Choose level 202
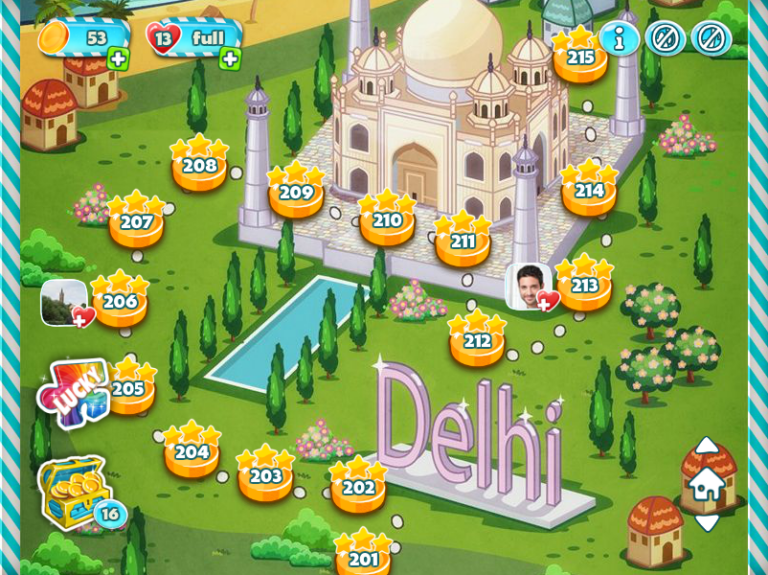 tap(358, 488)
